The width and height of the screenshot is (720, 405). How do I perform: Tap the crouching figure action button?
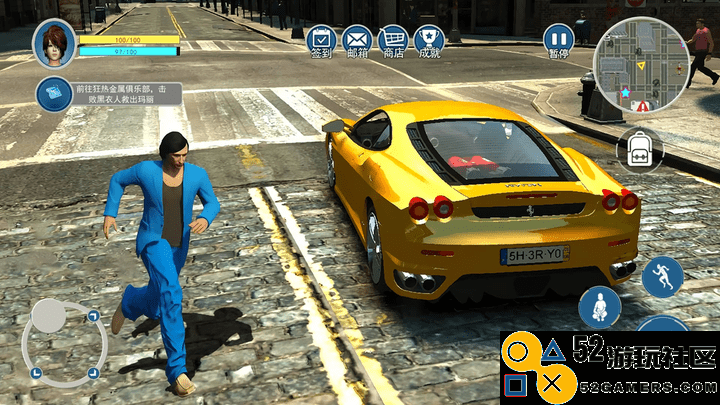600,306
